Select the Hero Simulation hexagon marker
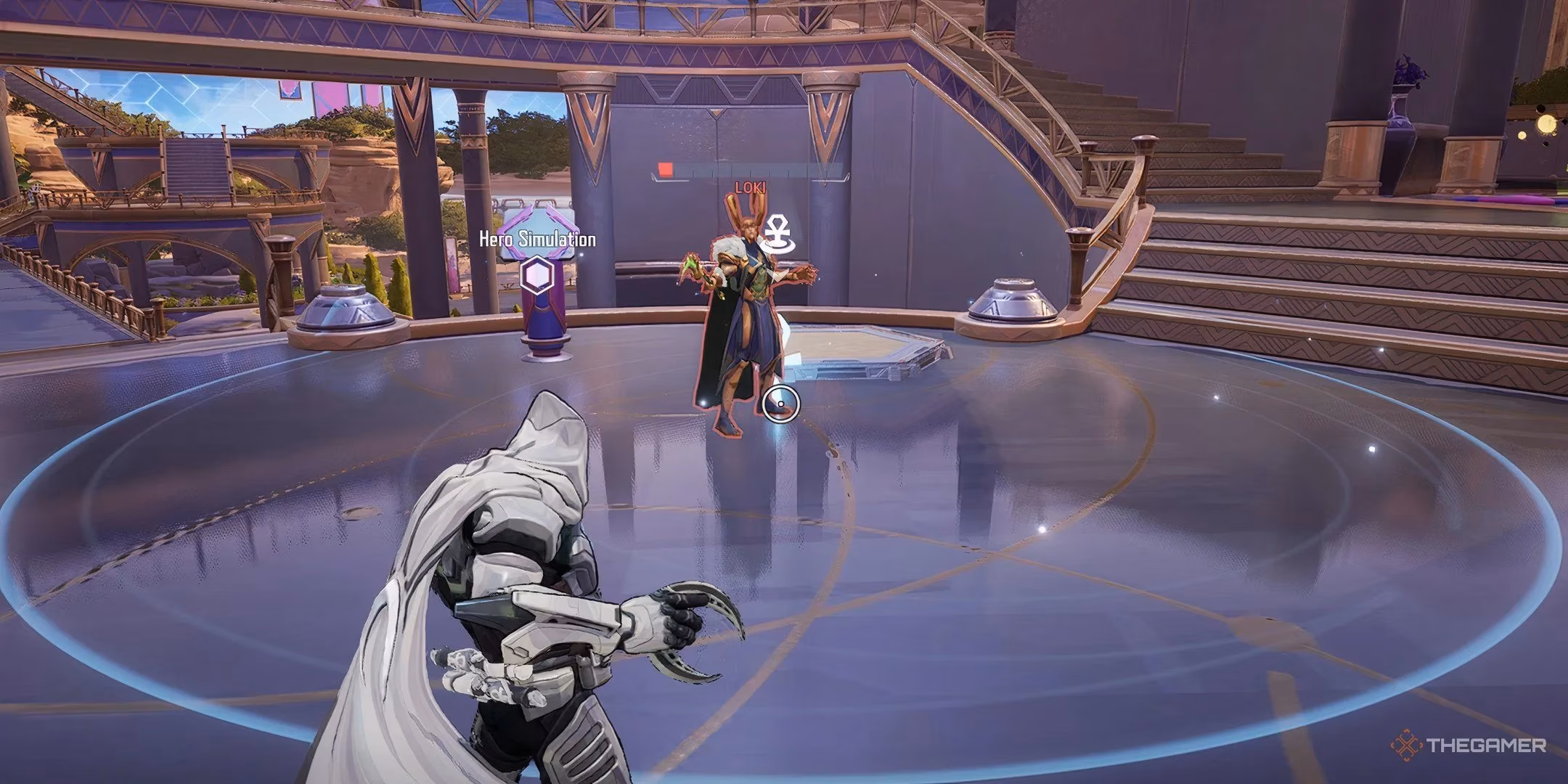Screen dimensions: 1568x784 coord(537,276)
